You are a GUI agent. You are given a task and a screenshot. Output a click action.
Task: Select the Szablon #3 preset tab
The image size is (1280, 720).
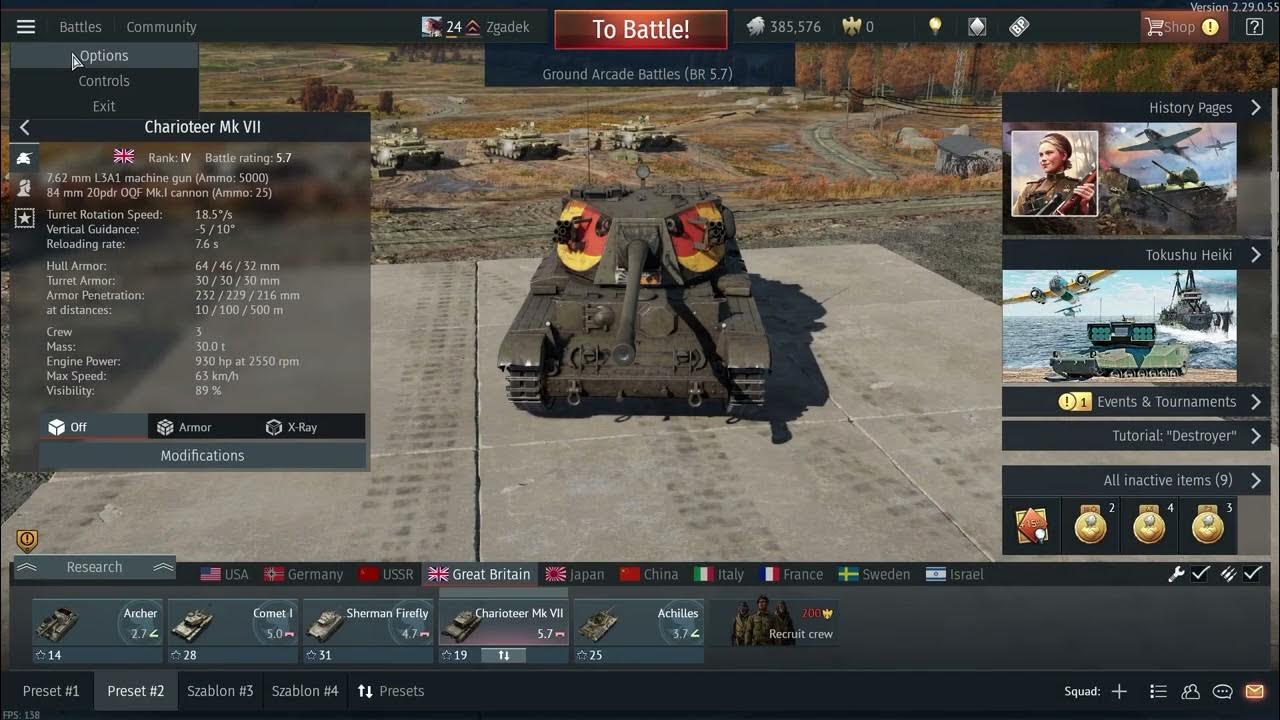[219, 690]
